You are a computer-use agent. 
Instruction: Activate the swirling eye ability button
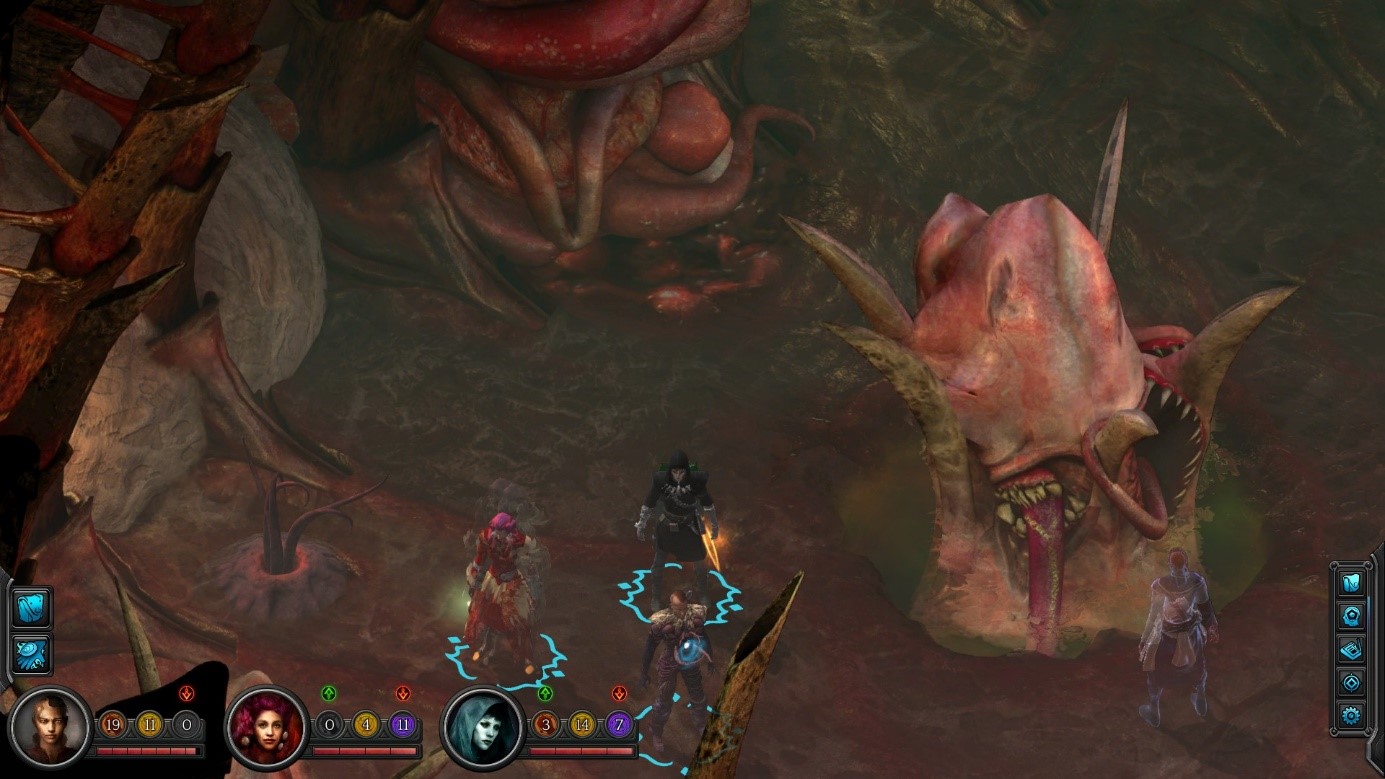coord(32,654)
